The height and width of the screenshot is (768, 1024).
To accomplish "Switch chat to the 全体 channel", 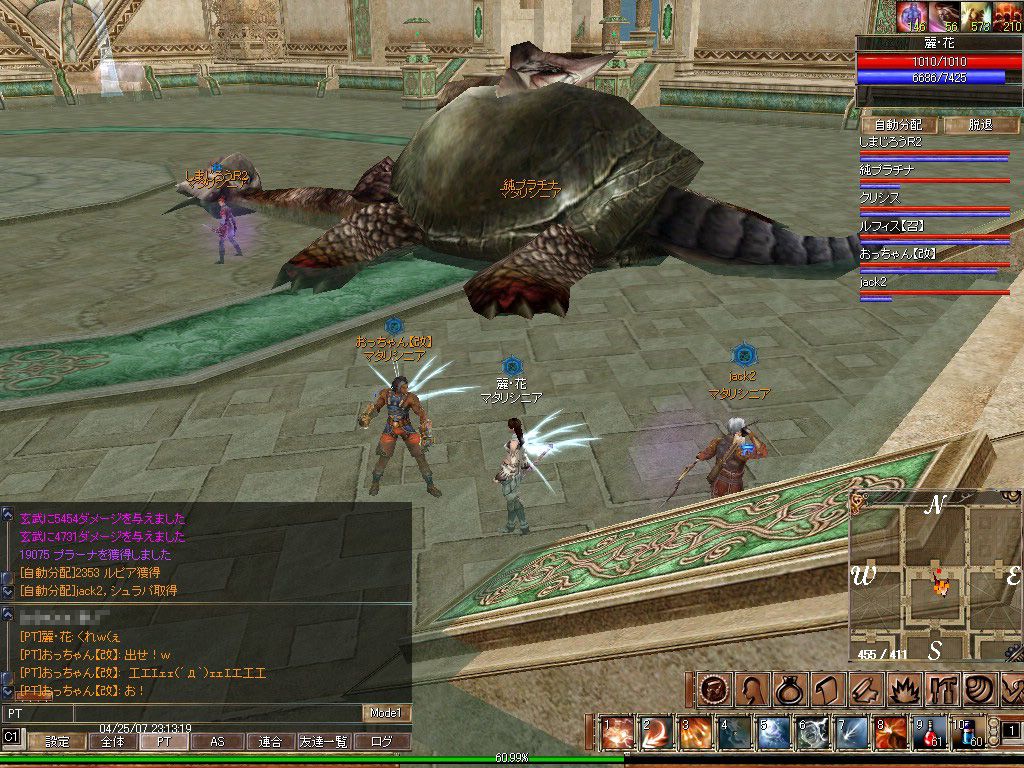I will tap(112, 742).
